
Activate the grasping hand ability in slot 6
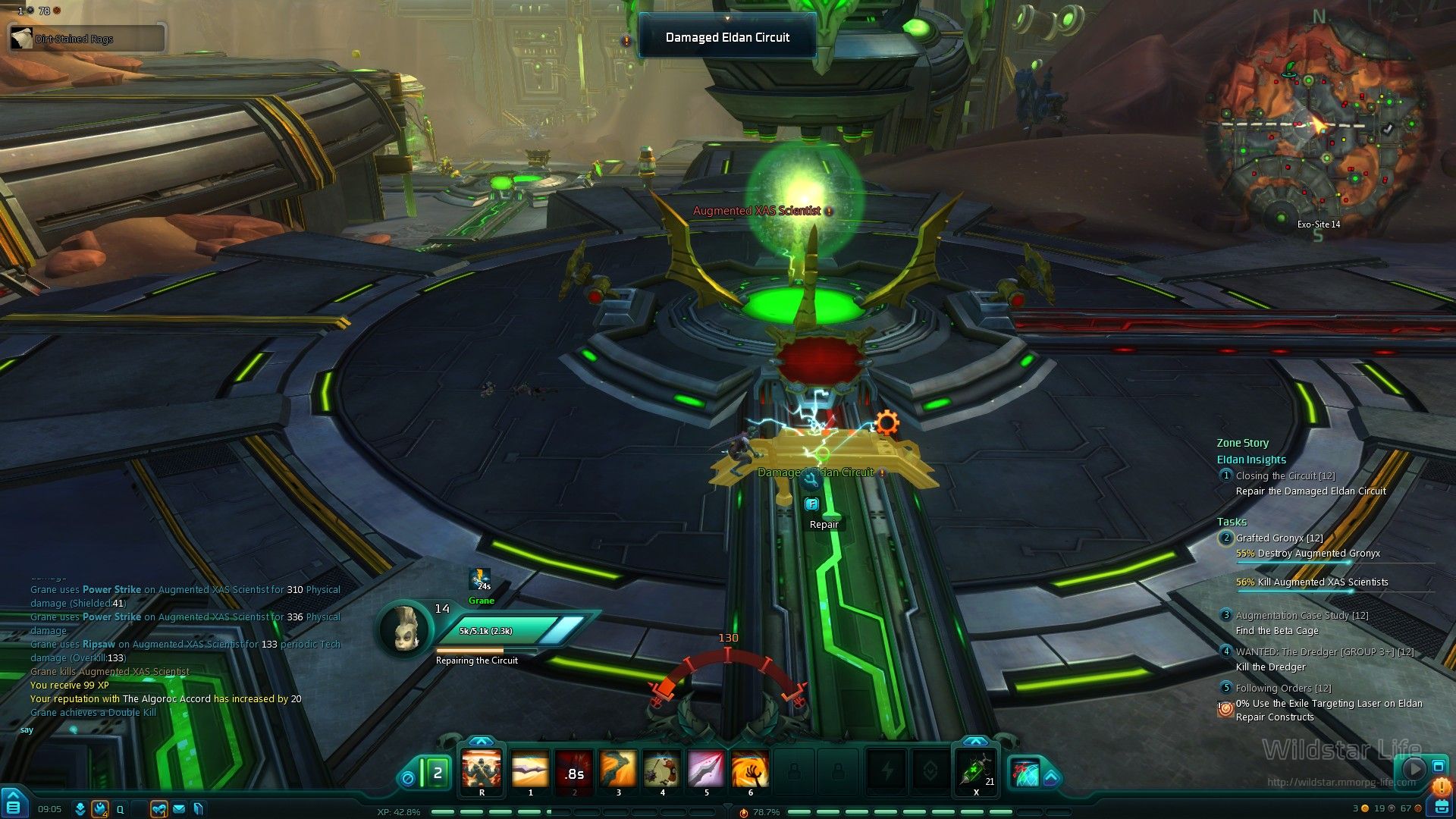pos(750,769)
